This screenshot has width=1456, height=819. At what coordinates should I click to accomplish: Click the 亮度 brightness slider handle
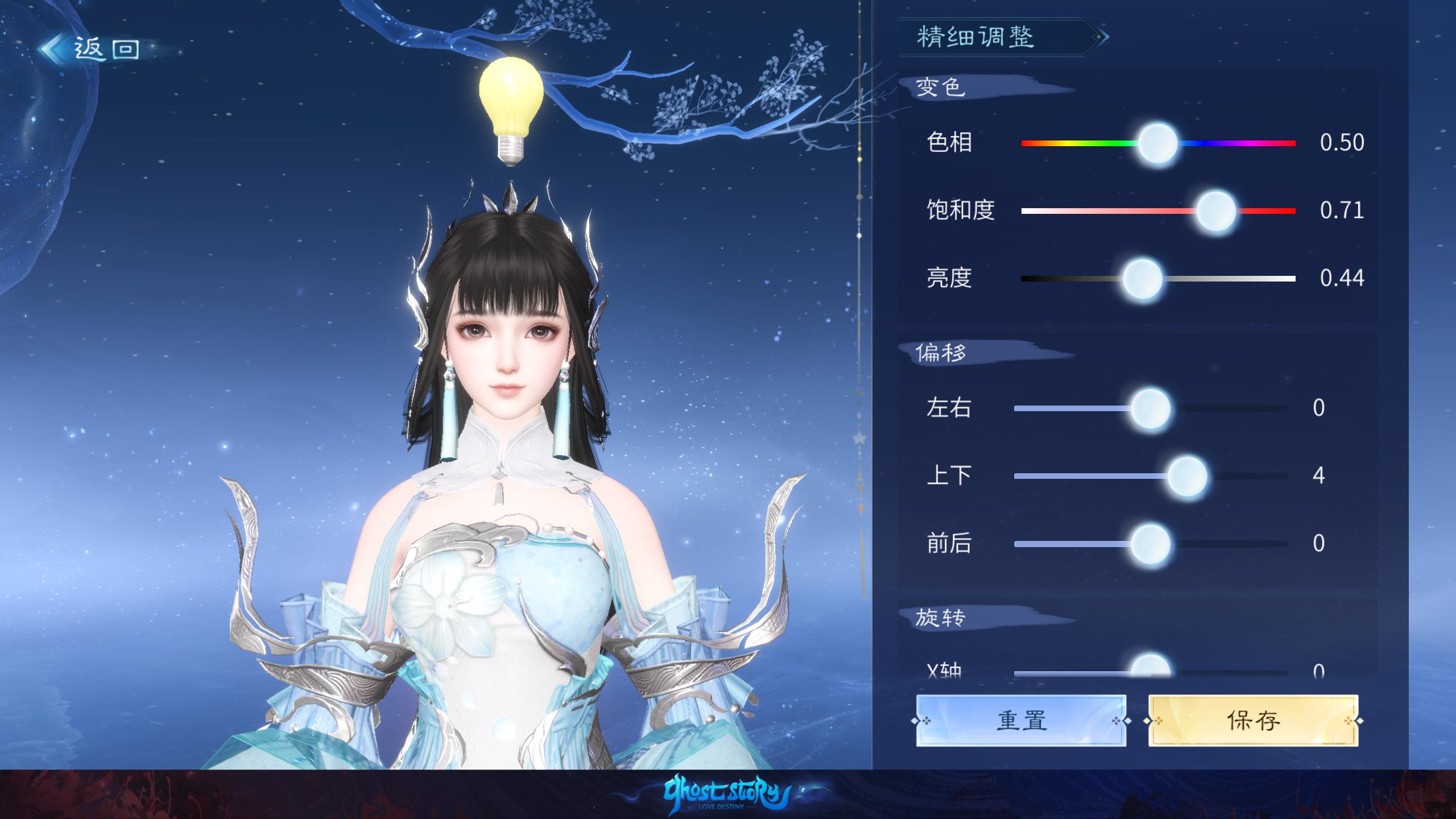[1142, 279]
